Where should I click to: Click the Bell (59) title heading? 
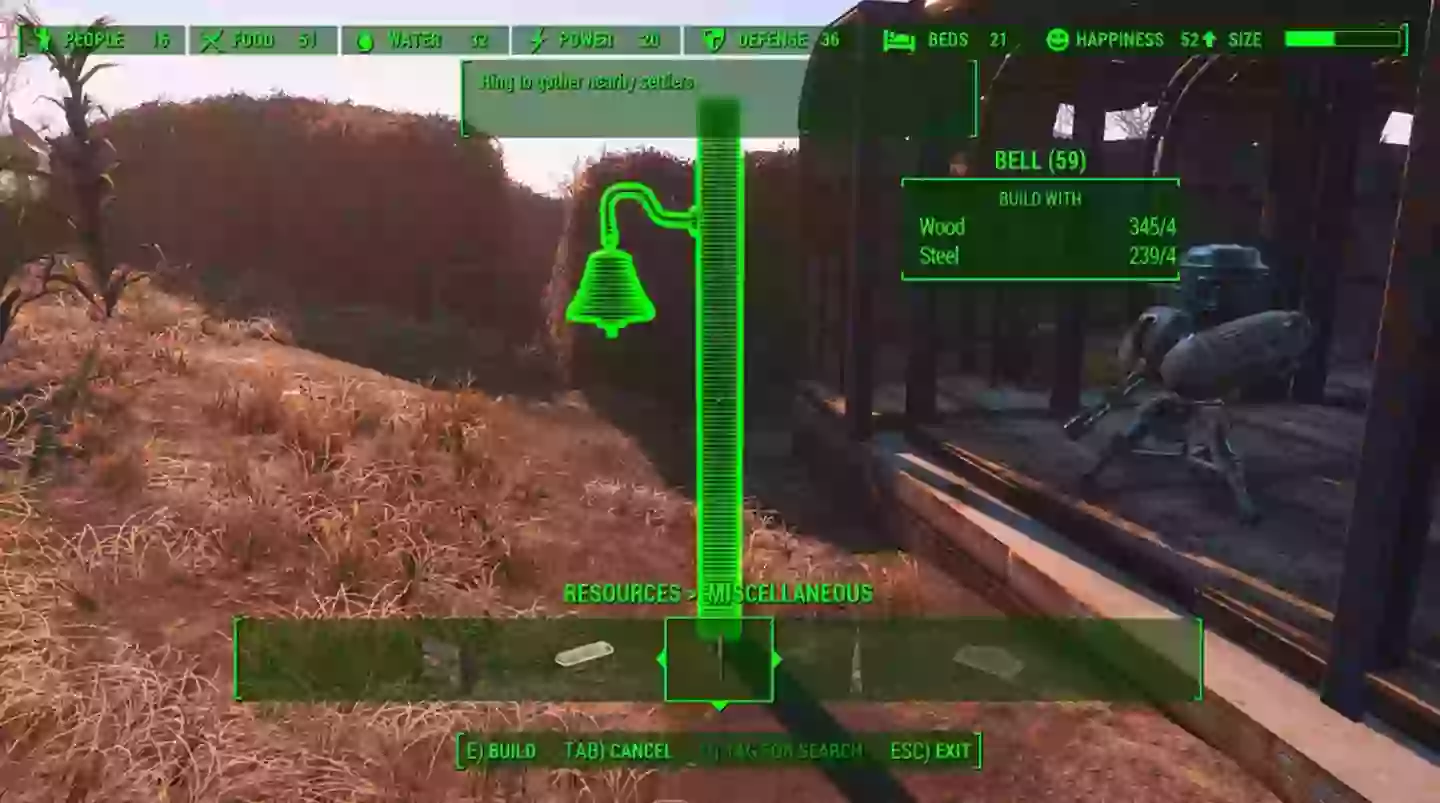[x=1042, y=162]
